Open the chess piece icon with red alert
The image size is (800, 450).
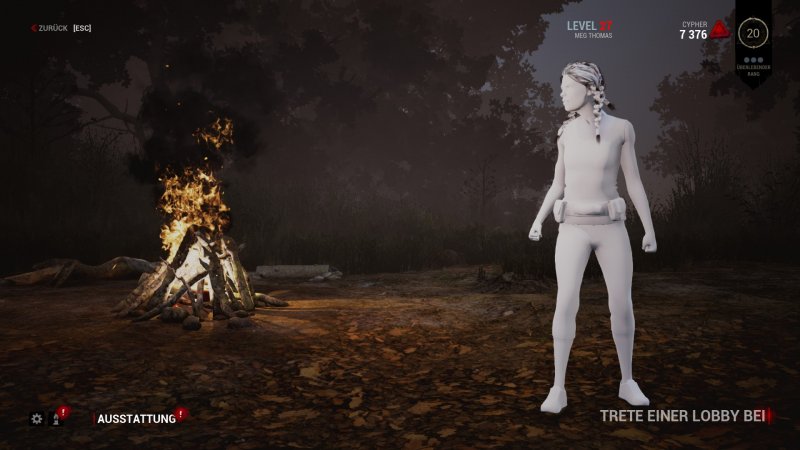click(x=56, y=419)
